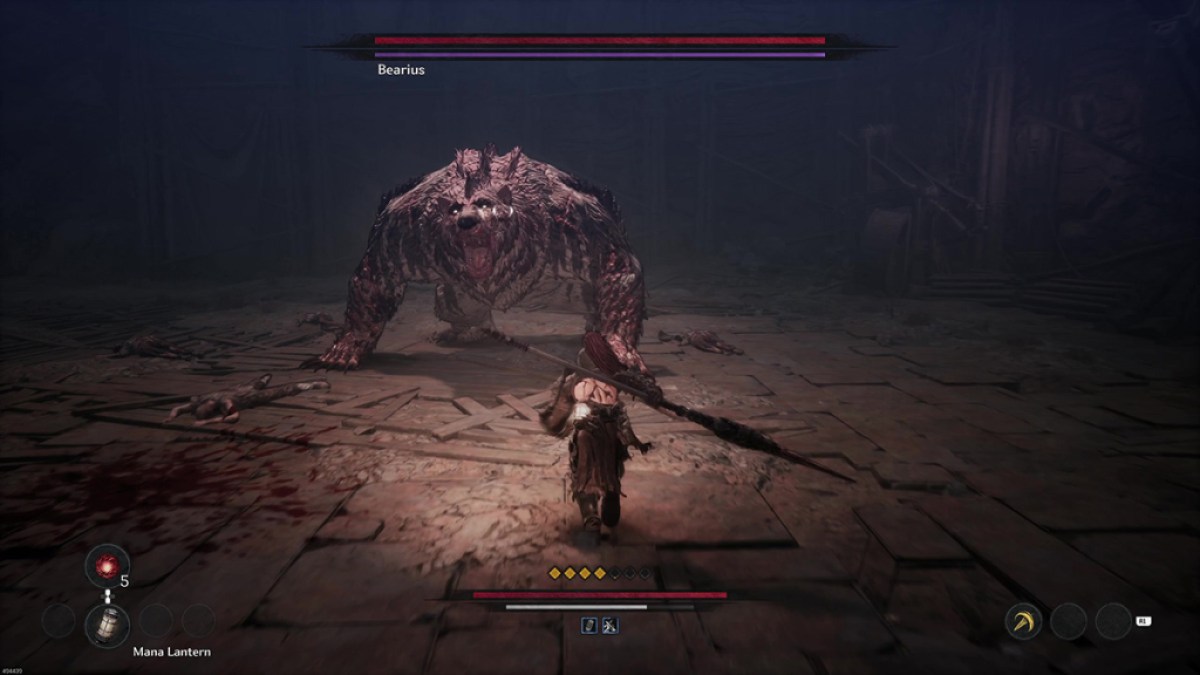Click the lantern buff status icon
The width and height of the screenshot is (1200, 675).
pos(590,625)
